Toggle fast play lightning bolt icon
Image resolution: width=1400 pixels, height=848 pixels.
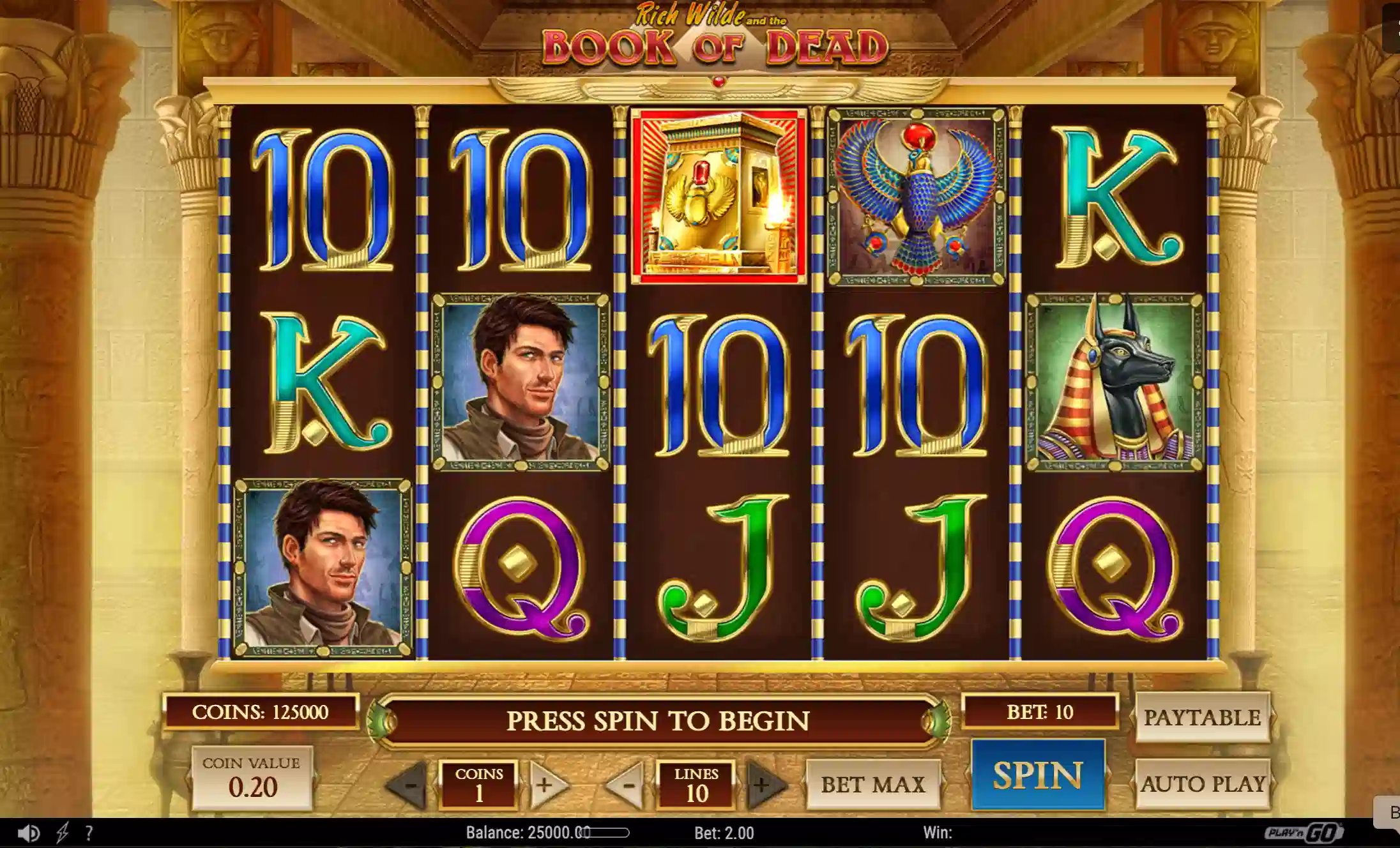63,833
